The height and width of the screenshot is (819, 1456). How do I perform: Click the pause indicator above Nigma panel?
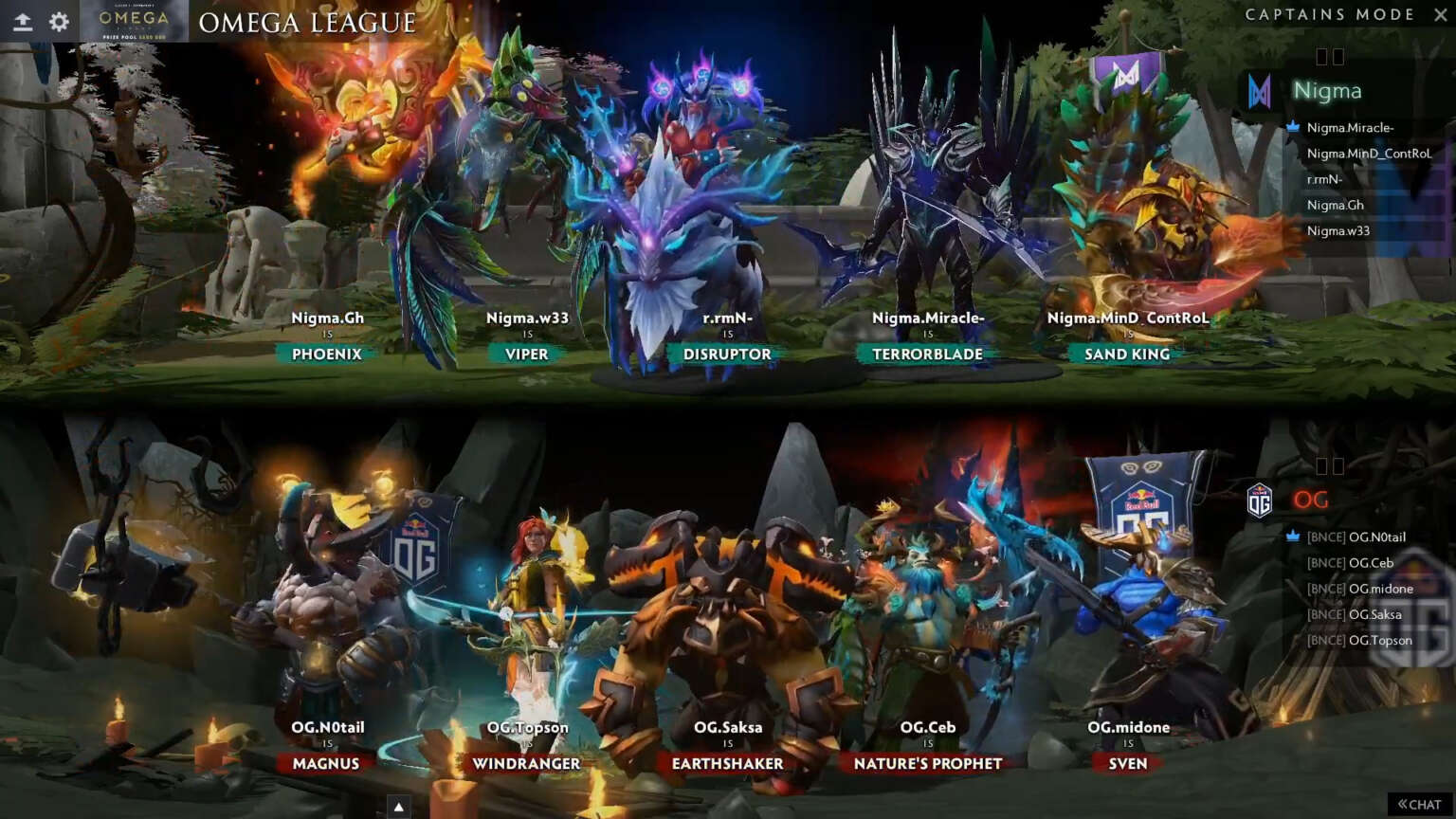[x=1333, y=56]
